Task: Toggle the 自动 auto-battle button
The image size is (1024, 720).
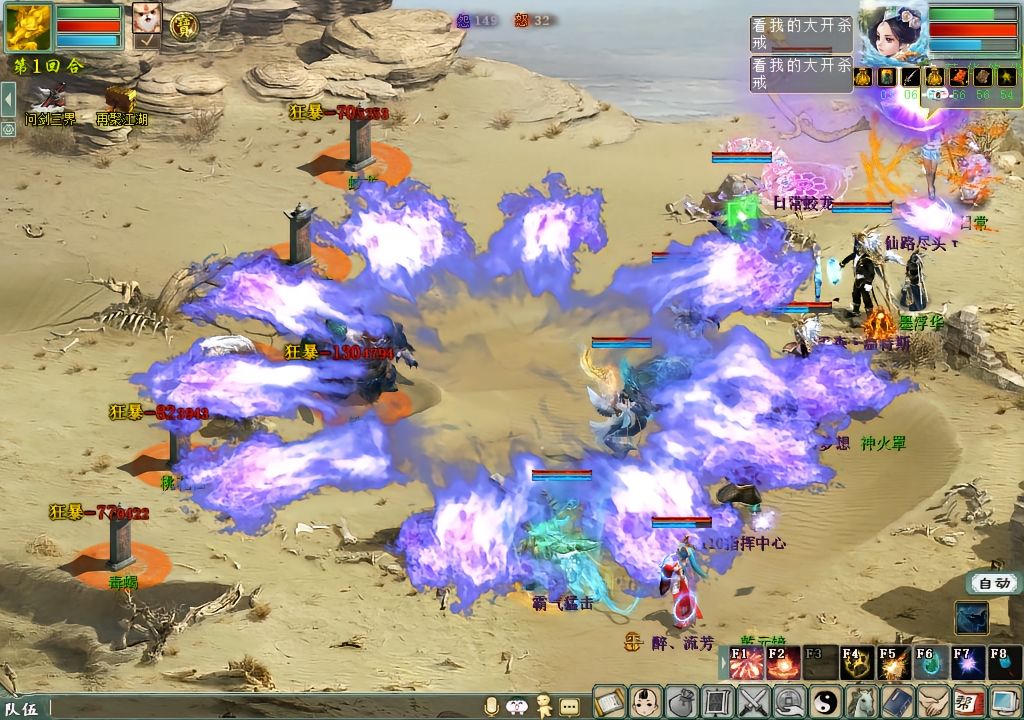Action: 993,583
